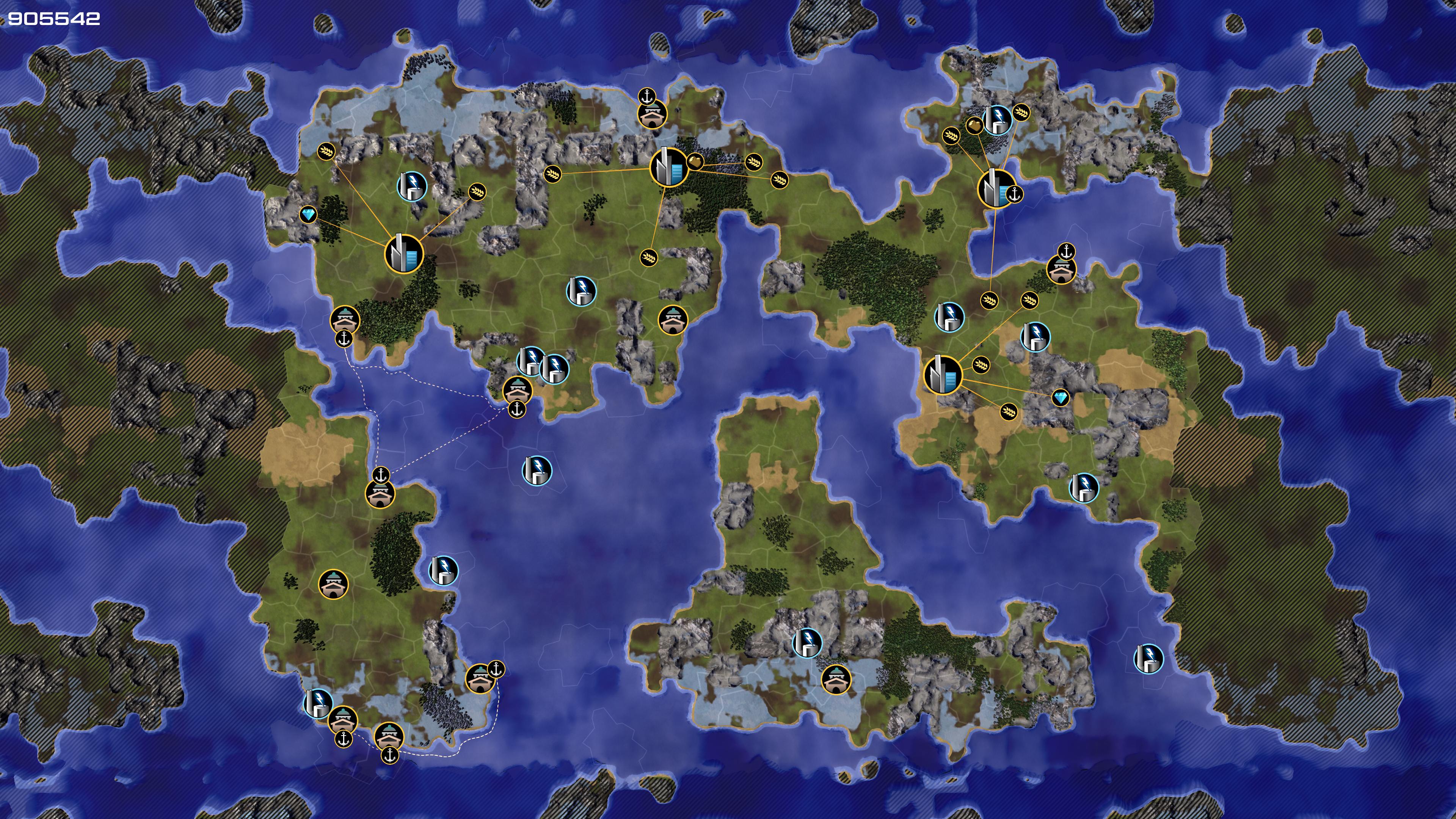The height and width of the screenshot is (819, 1456).
Task: Select the gold nugget marker beside a power plant
Action: [974, 126]
